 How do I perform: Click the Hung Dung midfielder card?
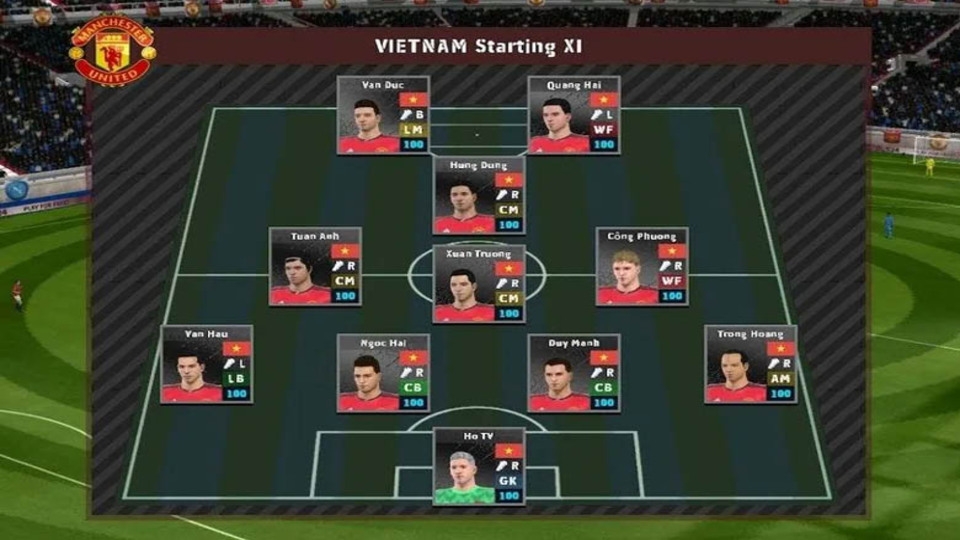pyautogui.click(x=479, y=195)
